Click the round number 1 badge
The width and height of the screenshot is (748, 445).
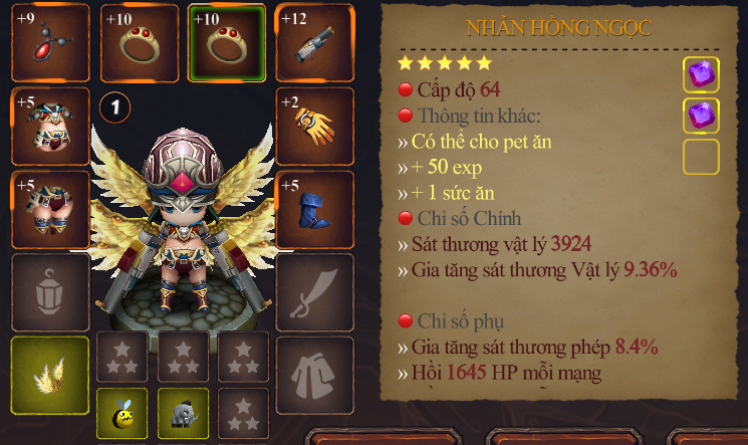115,107
